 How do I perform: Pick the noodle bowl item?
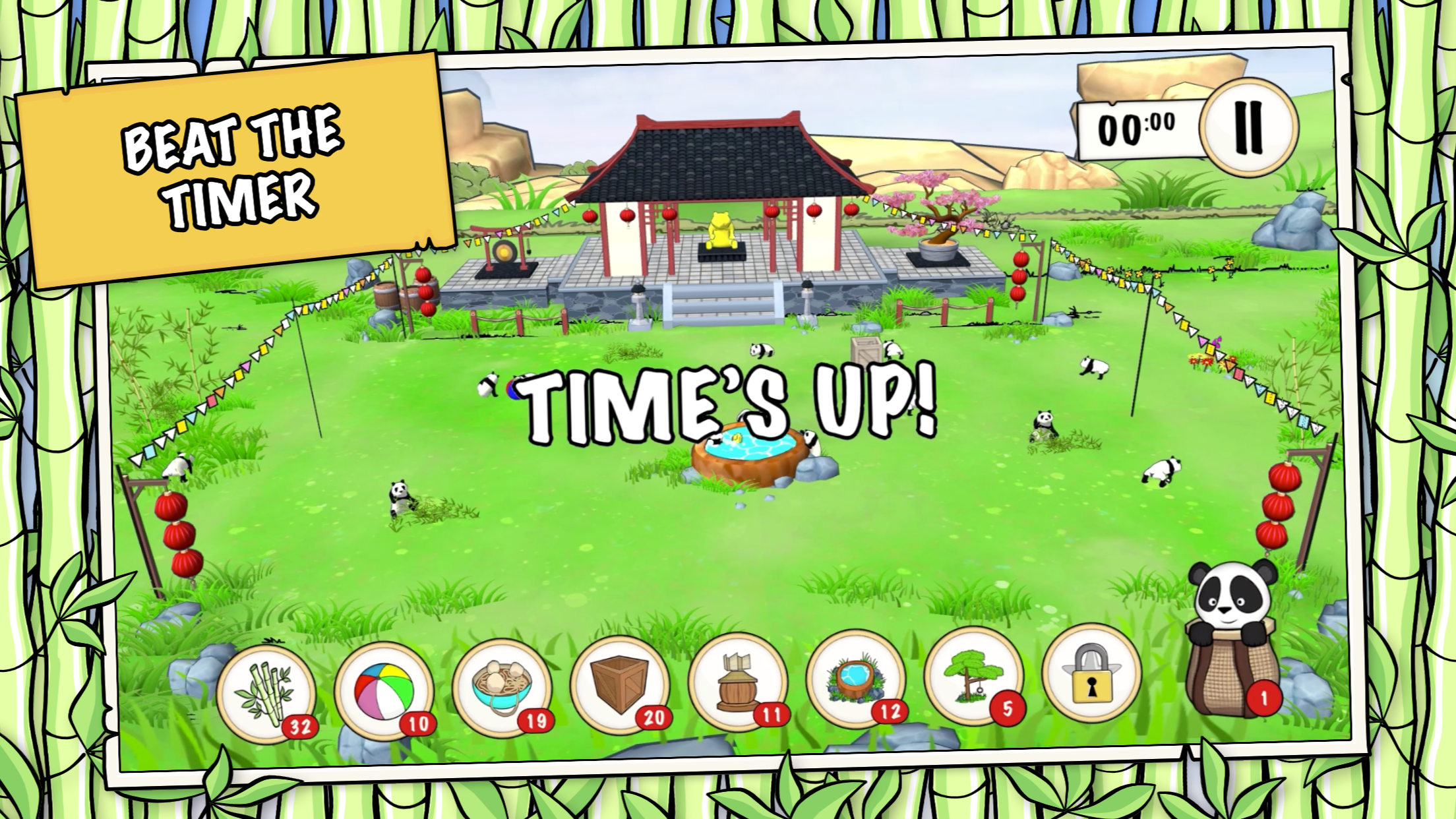coord(501,688)
